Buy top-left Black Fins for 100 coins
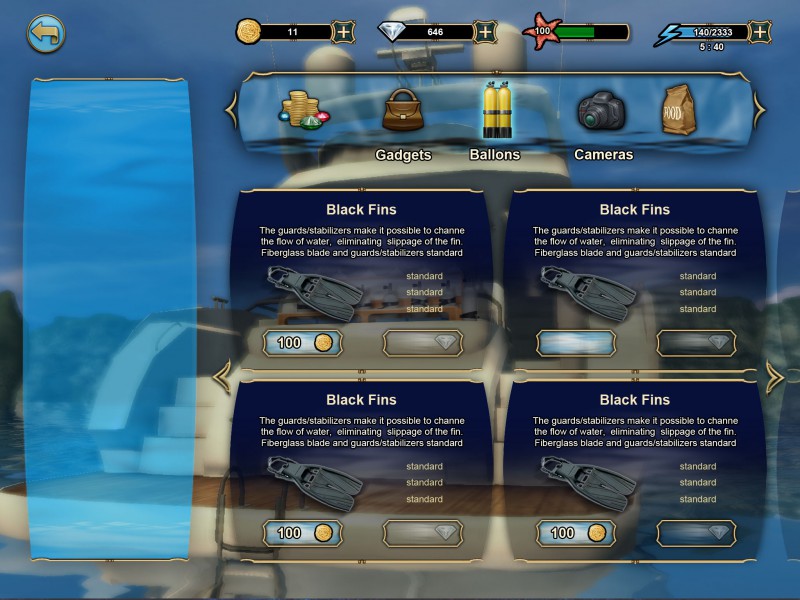Image resolution: width=800 pixels, height=600 pixels. click(303, 343)
